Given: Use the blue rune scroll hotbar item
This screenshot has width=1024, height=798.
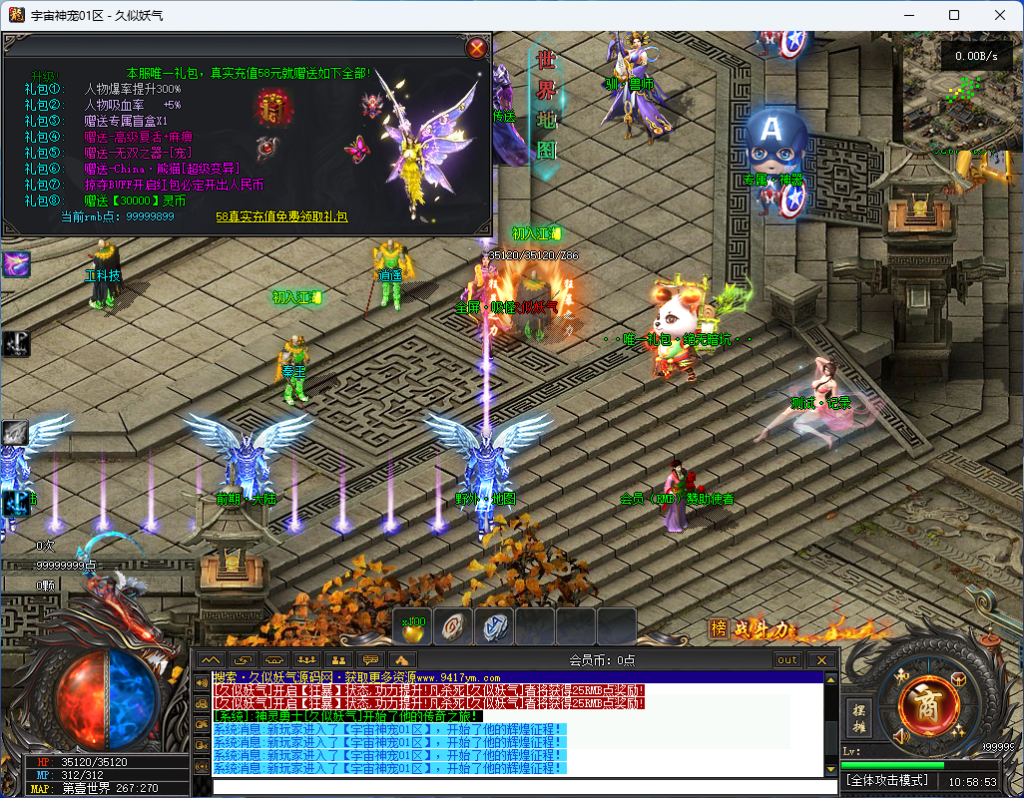Looking at the screenshot, I should pyautogui.click(x=494, y=626).
